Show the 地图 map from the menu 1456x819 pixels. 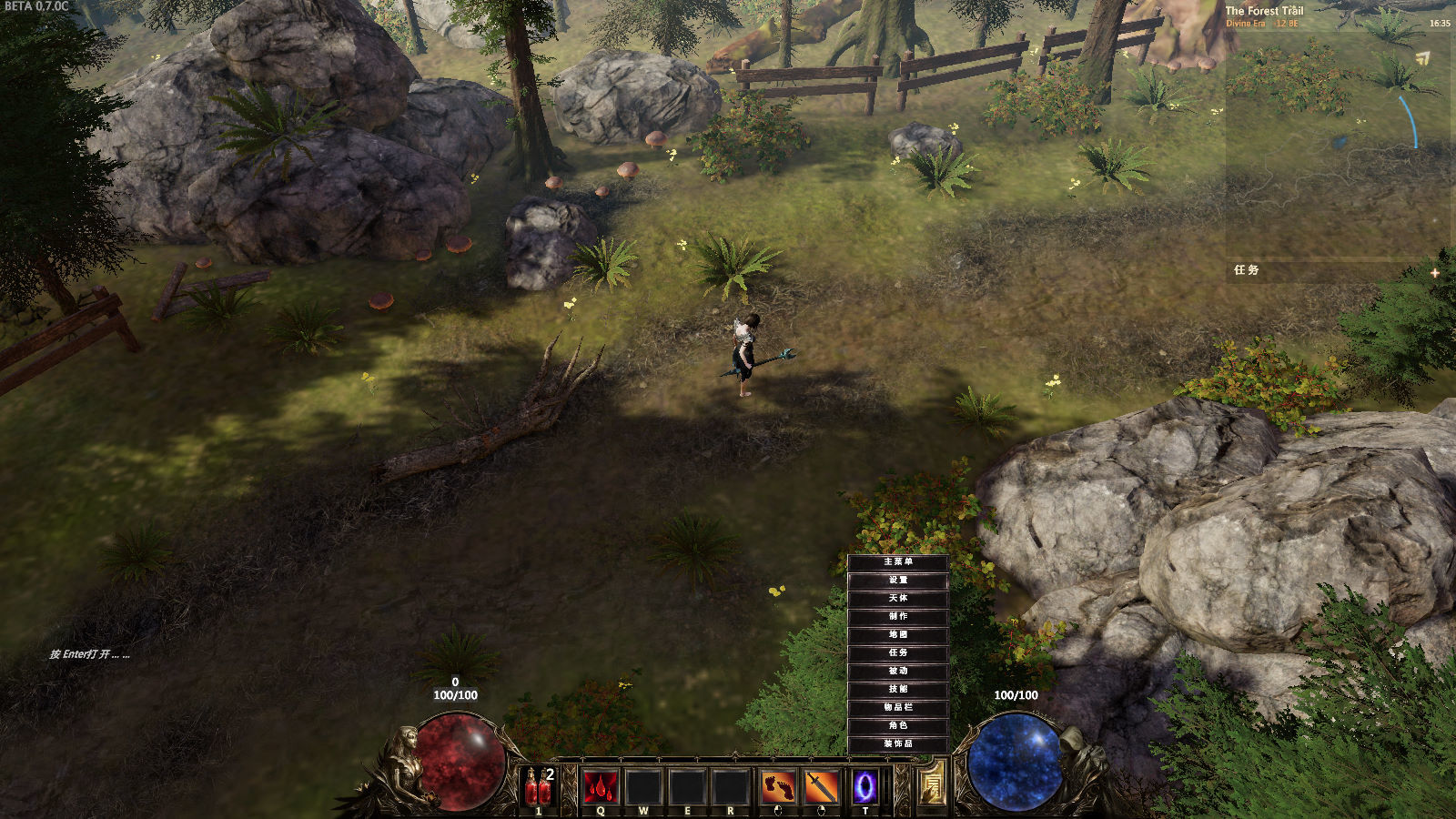click(x=898, y=635)
